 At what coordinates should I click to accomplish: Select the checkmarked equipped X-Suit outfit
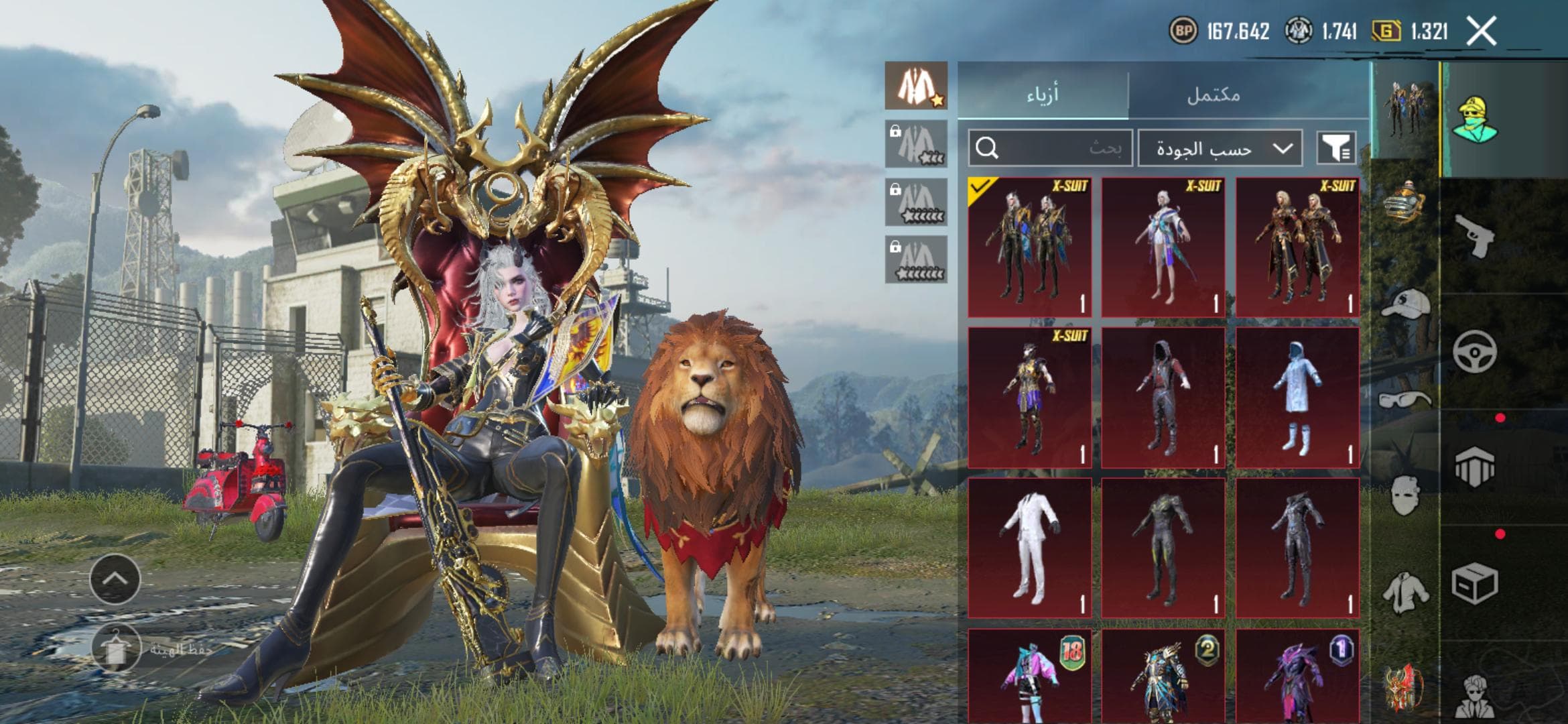(x=1030, y=247)
